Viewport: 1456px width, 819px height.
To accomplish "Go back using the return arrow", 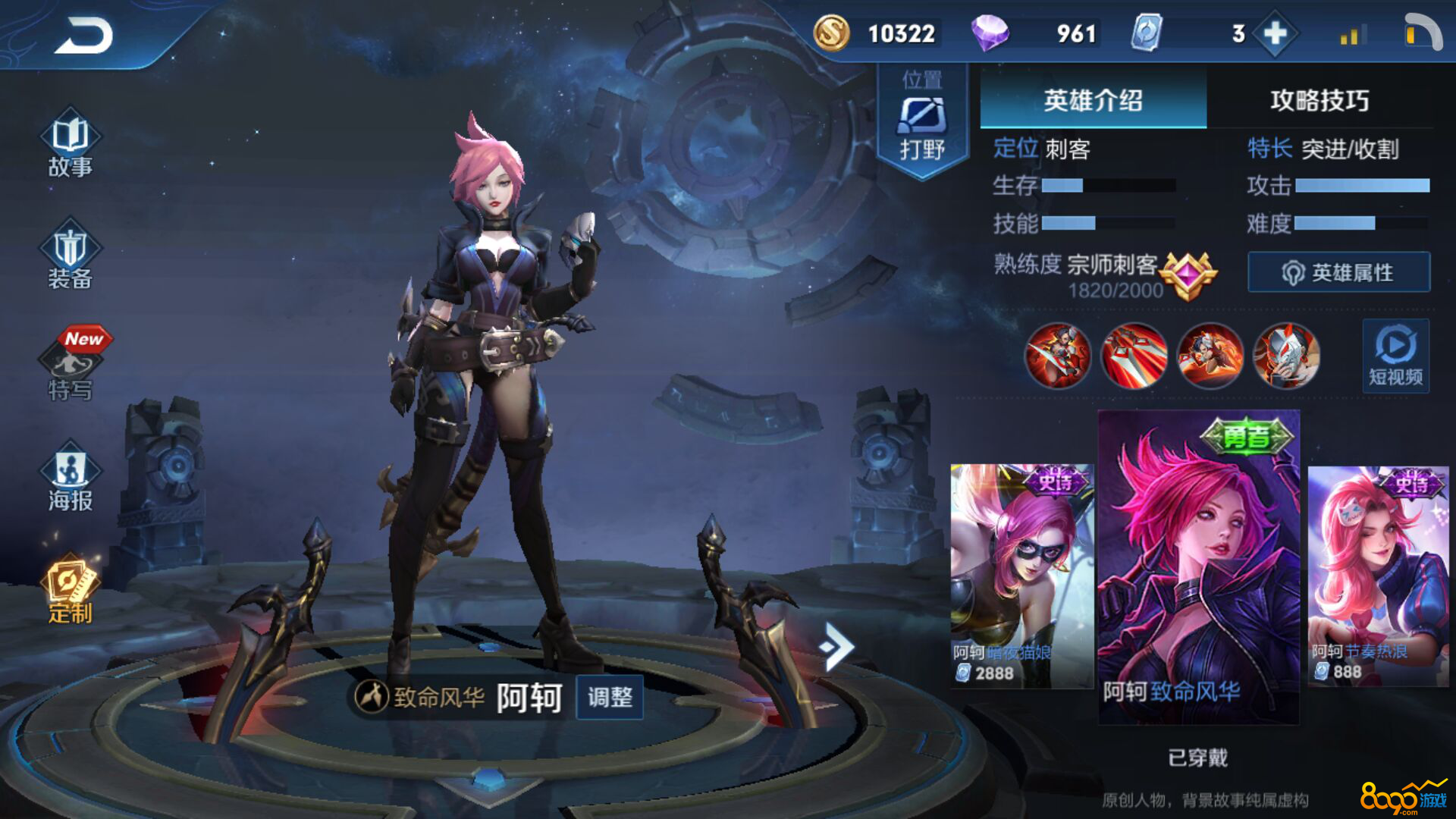I will pos(83,36).
